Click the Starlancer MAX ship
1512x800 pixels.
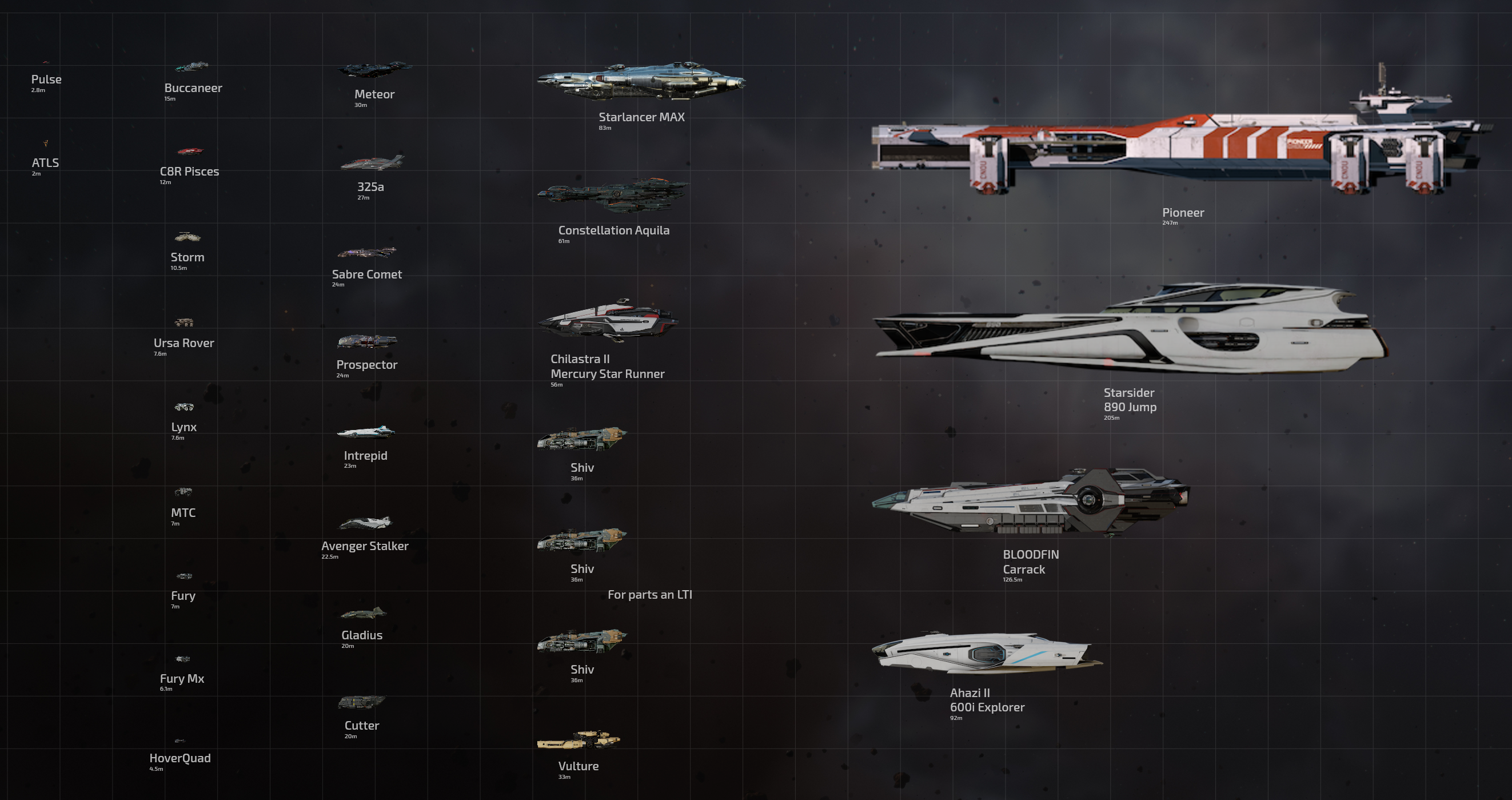click(x=641, y=82)
